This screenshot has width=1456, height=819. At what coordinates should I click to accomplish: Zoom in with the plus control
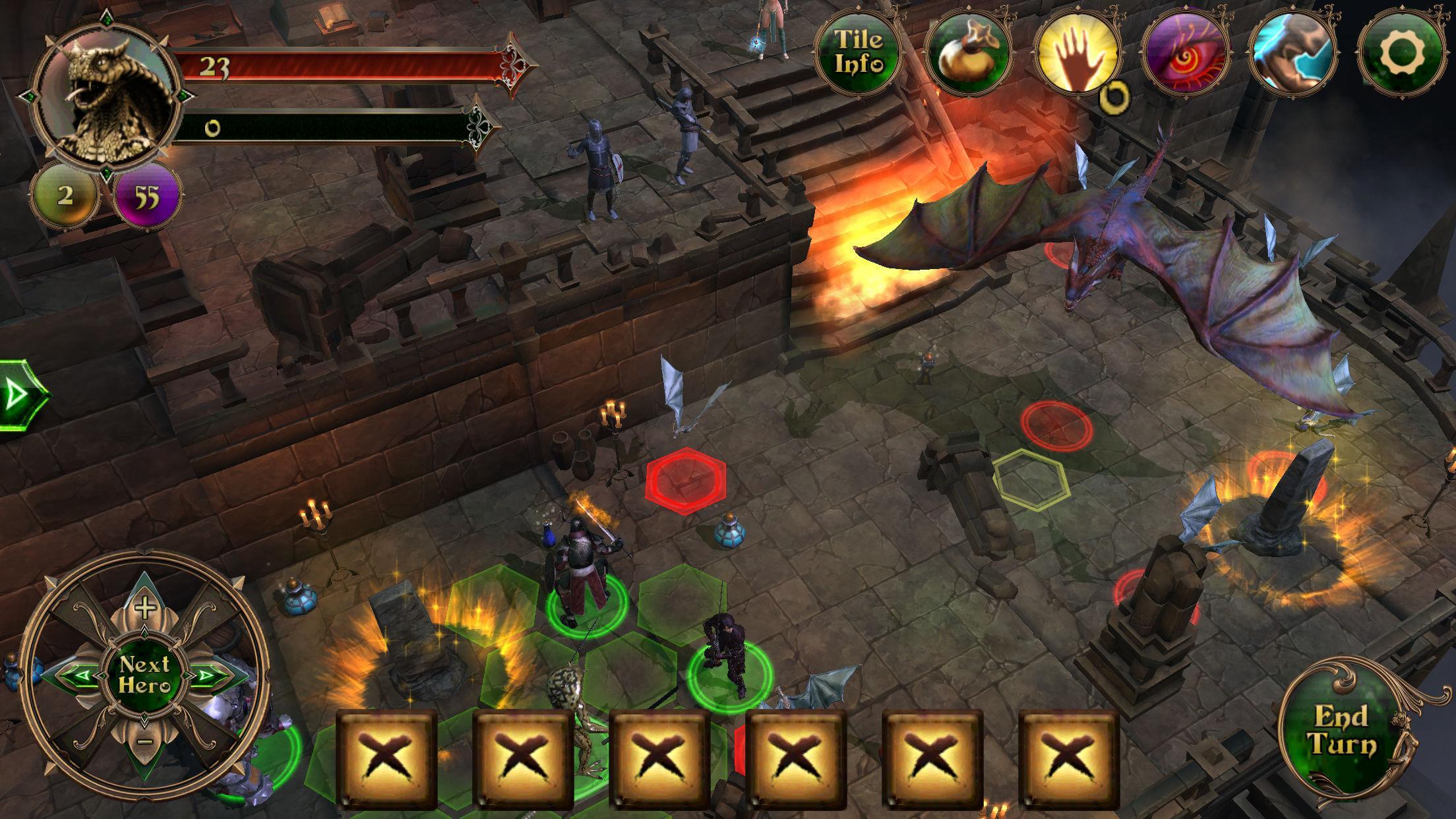[144, 607]
